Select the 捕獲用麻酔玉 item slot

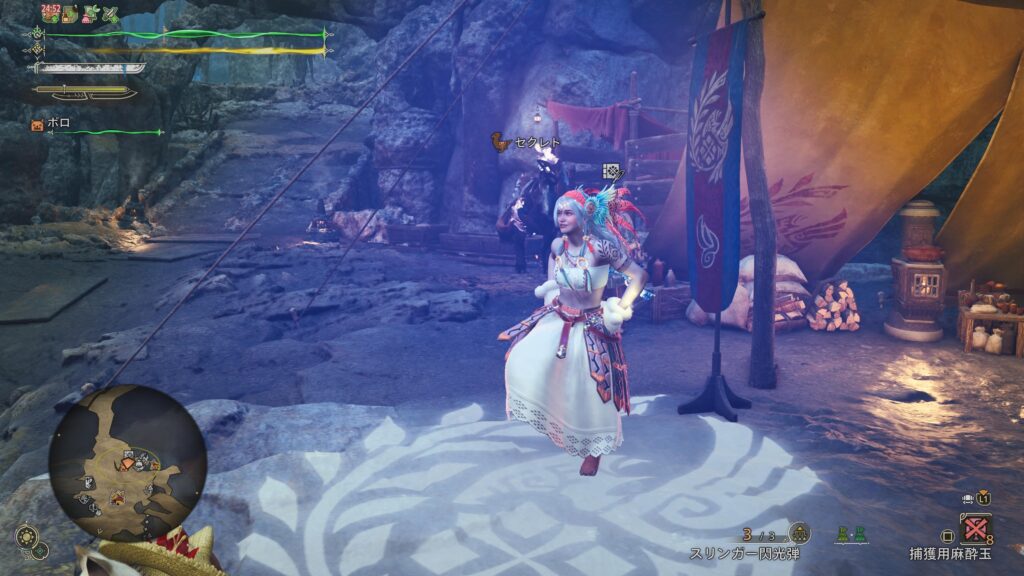click(975, 528)
